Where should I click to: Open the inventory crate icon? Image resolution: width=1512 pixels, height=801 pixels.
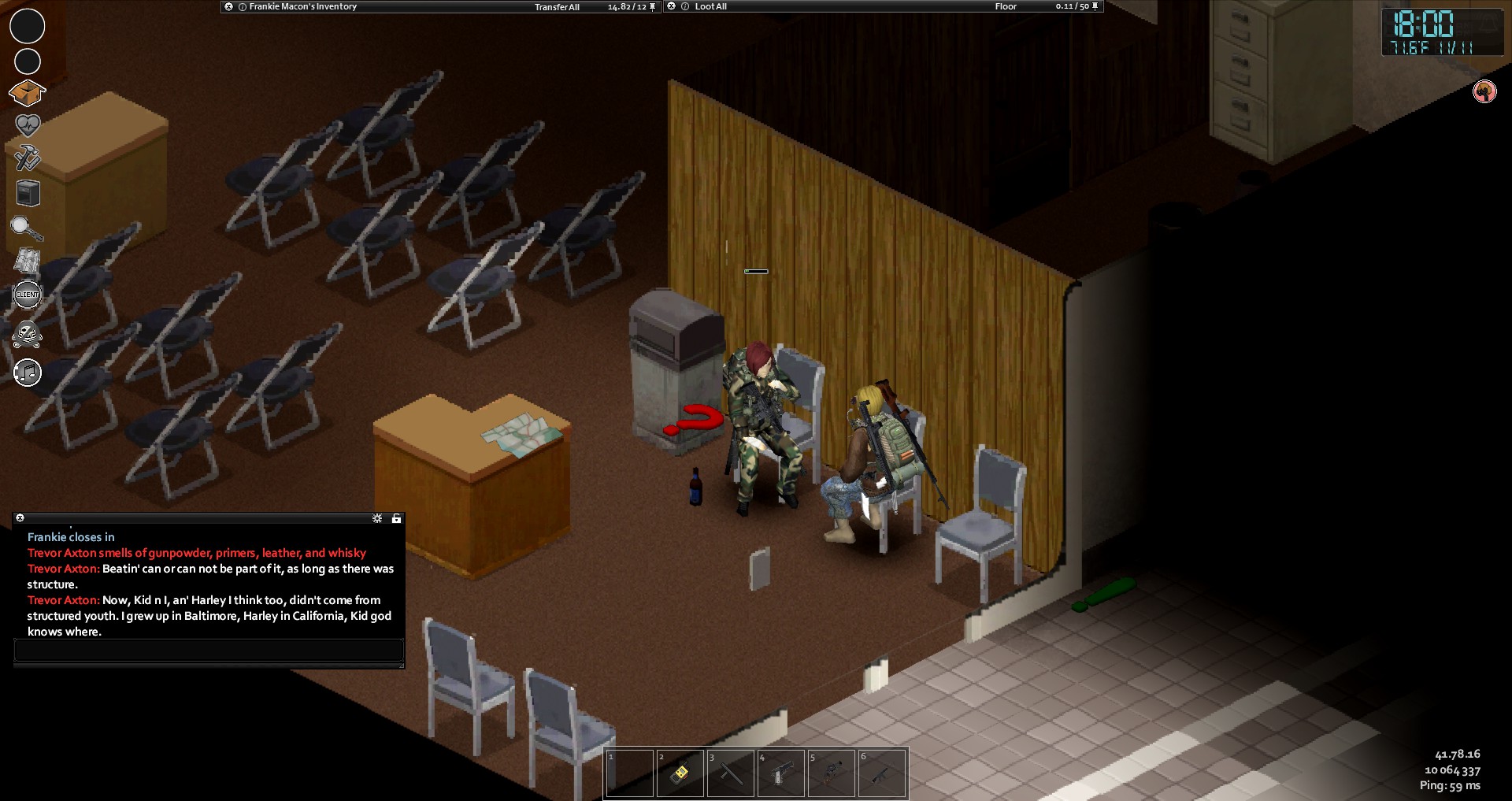click(27, 94)
